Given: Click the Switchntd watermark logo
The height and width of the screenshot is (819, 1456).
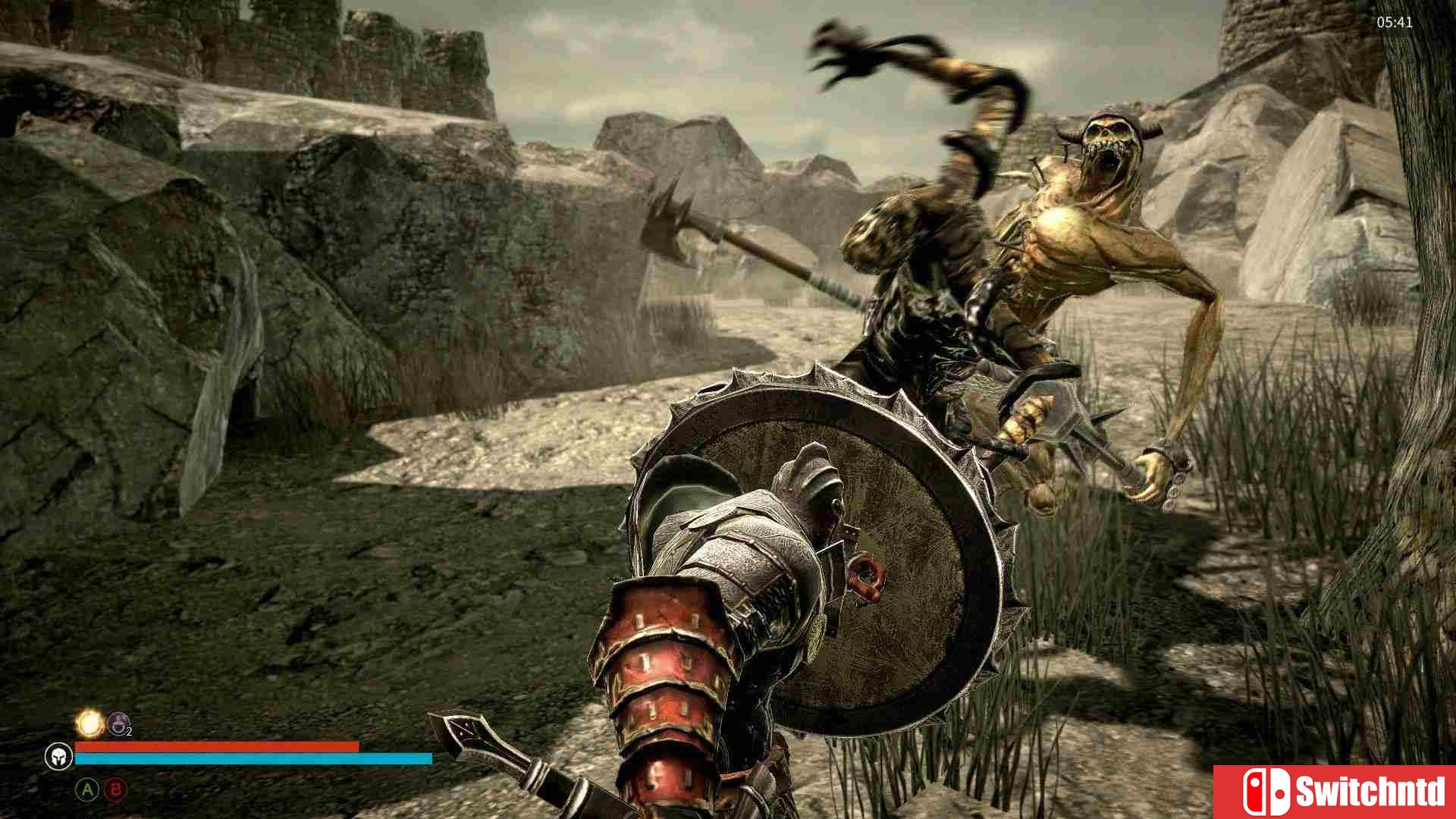Looking at the screenshot, I should (1335, 792).
